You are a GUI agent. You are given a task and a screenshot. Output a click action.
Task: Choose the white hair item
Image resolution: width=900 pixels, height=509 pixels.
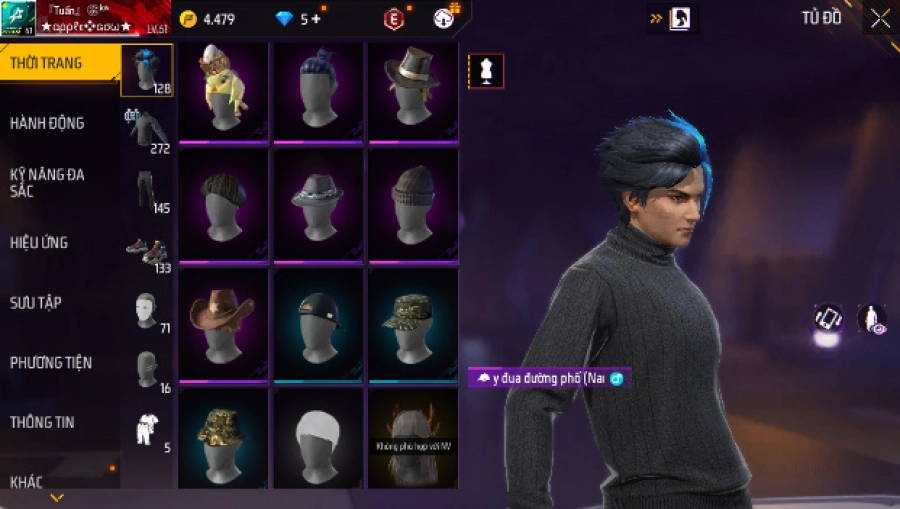[318, 438]
